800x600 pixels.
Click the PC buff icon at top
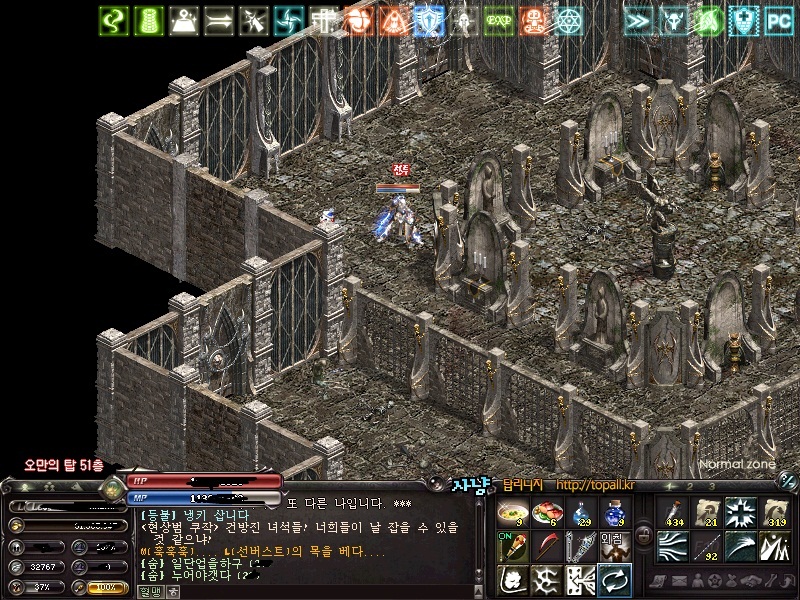pos(778,19)
